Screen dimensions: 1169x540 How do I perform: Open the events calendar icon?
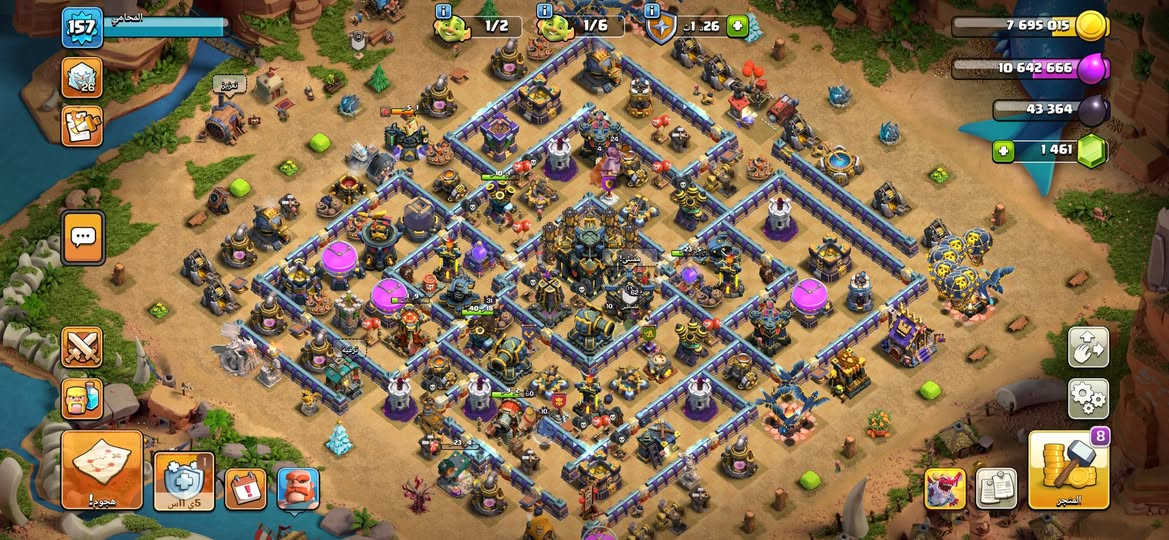point(245,488)
